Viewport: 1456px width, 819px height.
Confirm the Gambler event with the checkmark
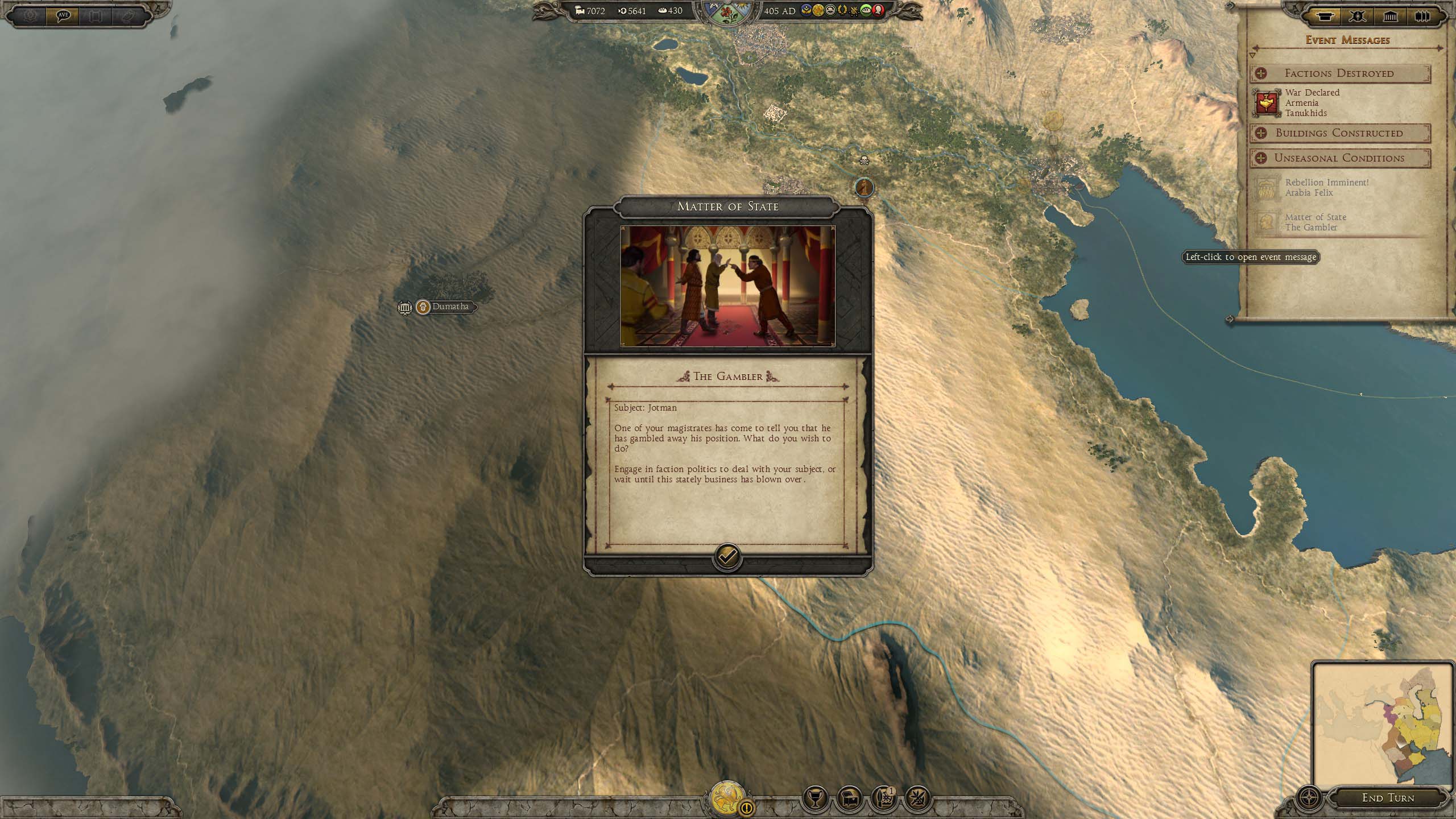tap(727, 556)
